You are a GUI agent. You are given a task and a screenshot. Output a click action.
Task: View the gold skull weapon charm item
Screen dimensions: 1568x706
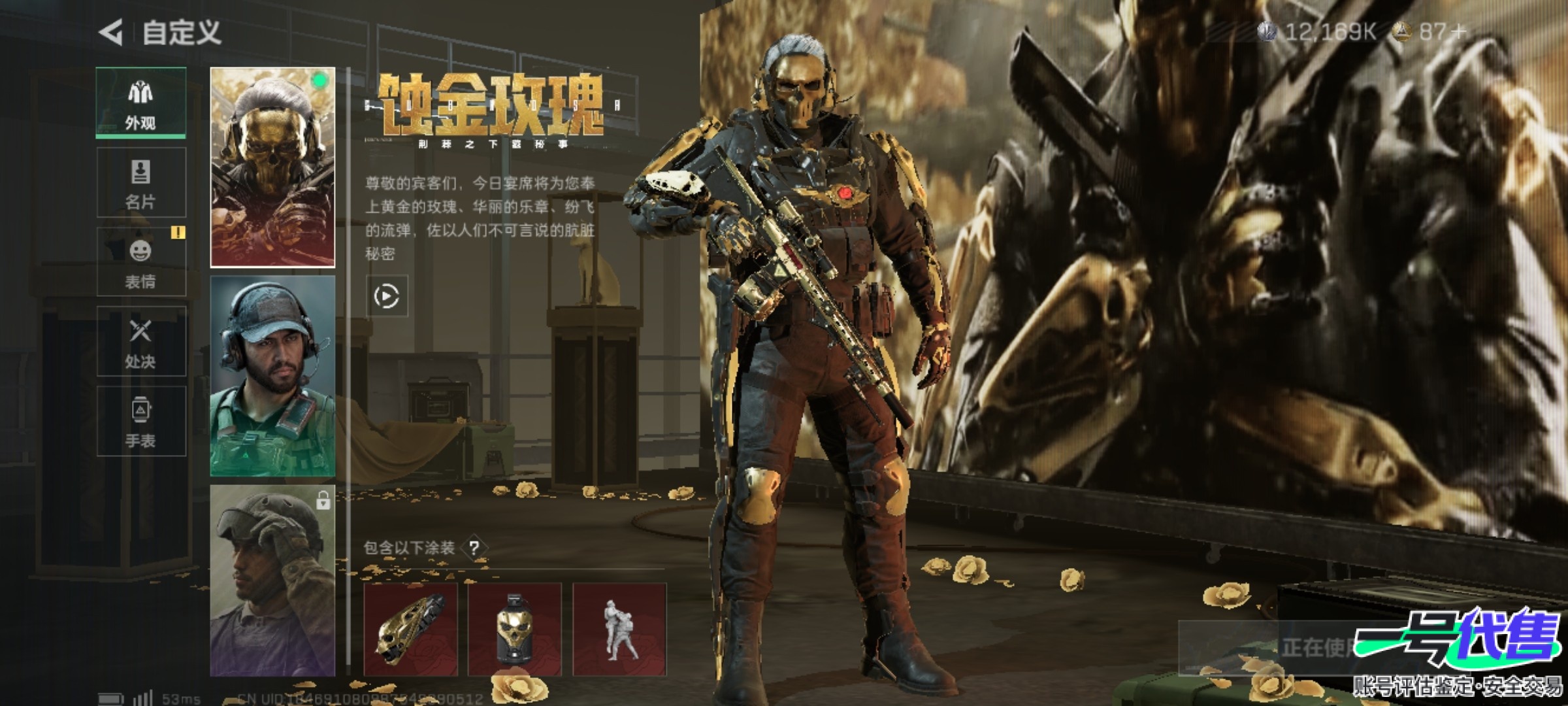pyautogui.click(x=410, y=630)
